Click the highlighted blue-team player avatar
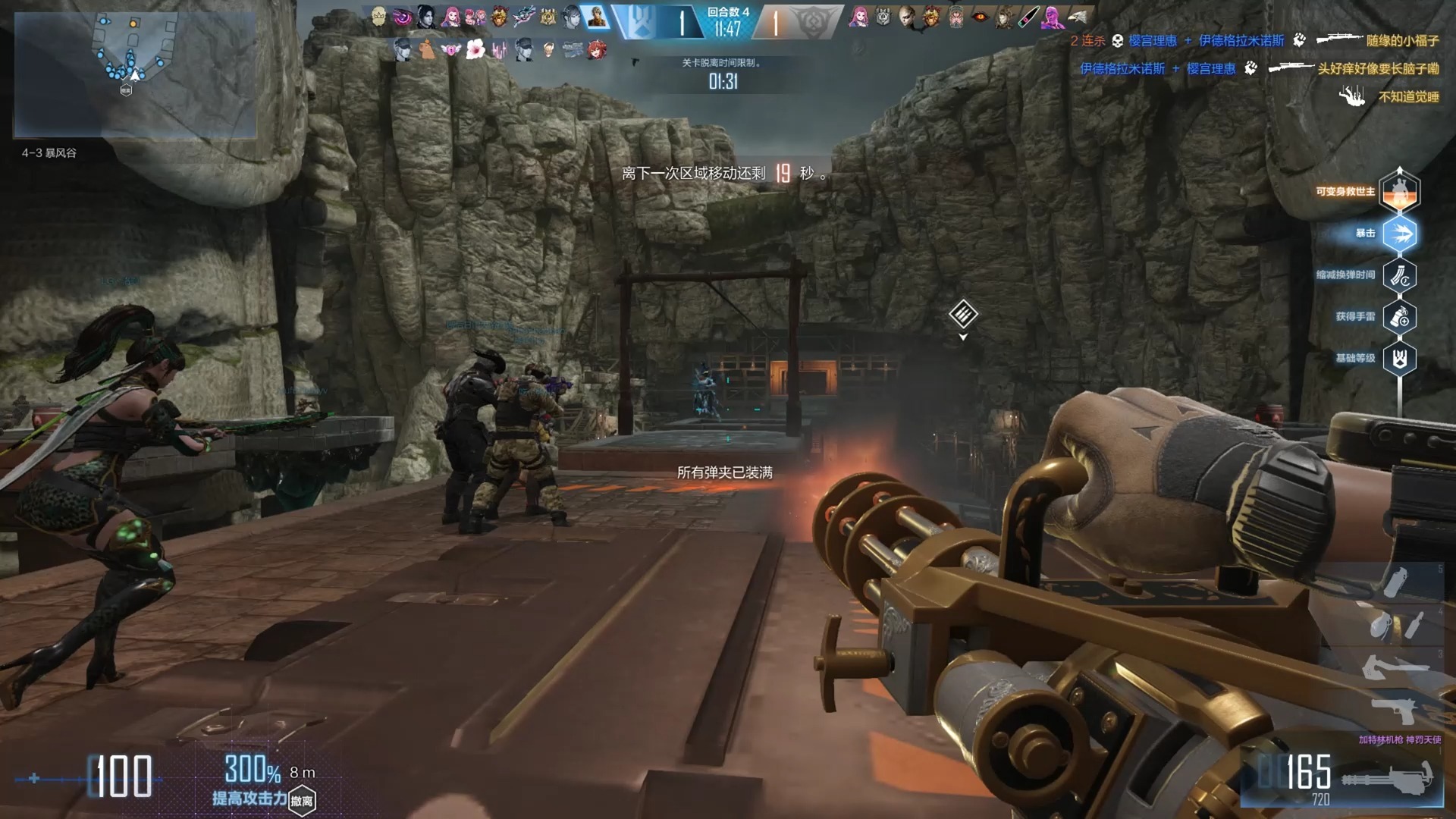This screenshot has height=819, width=1456. click(597, 17)
